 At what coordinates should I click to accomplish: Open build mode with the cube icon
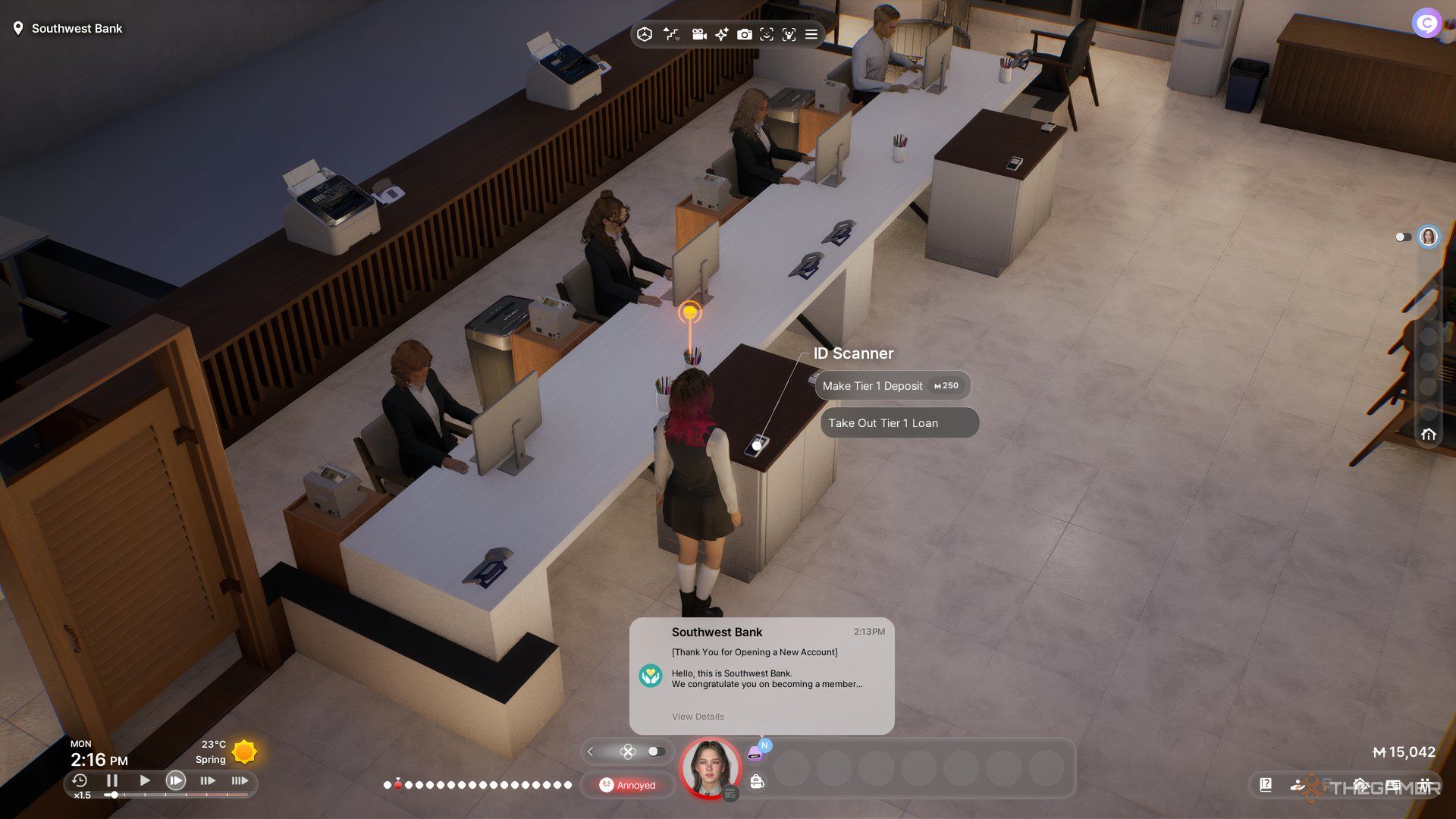tap(645, 34)
